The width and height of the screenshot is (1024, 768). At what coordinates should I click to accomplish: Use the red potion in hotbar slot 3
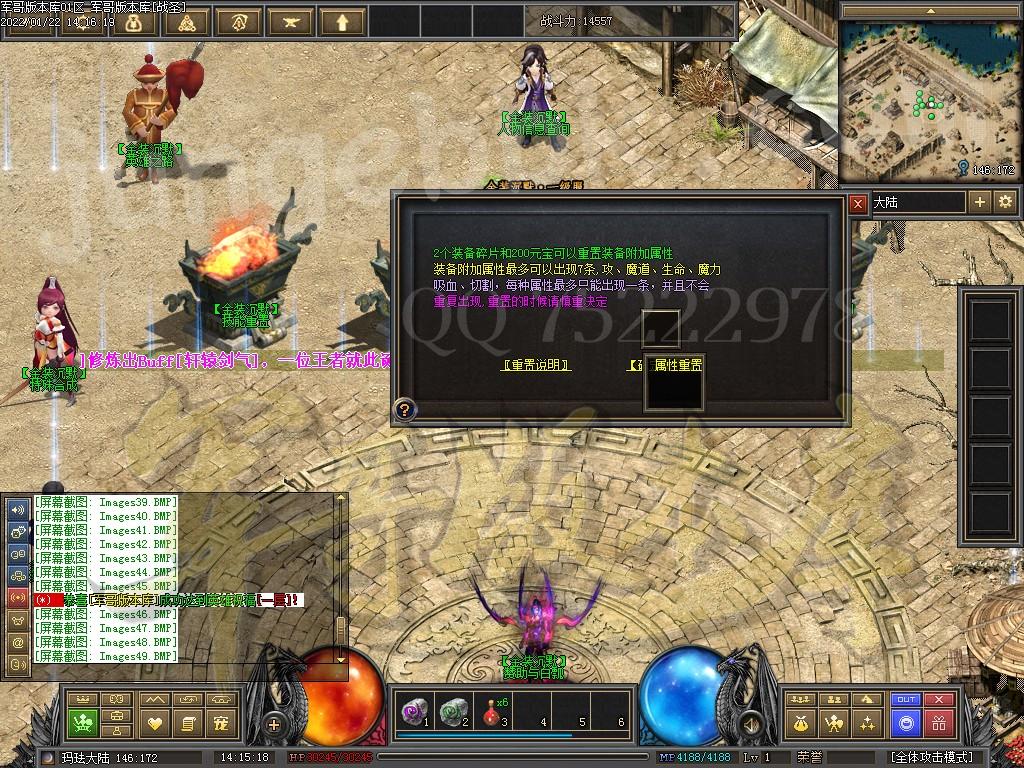pos(491,711)
